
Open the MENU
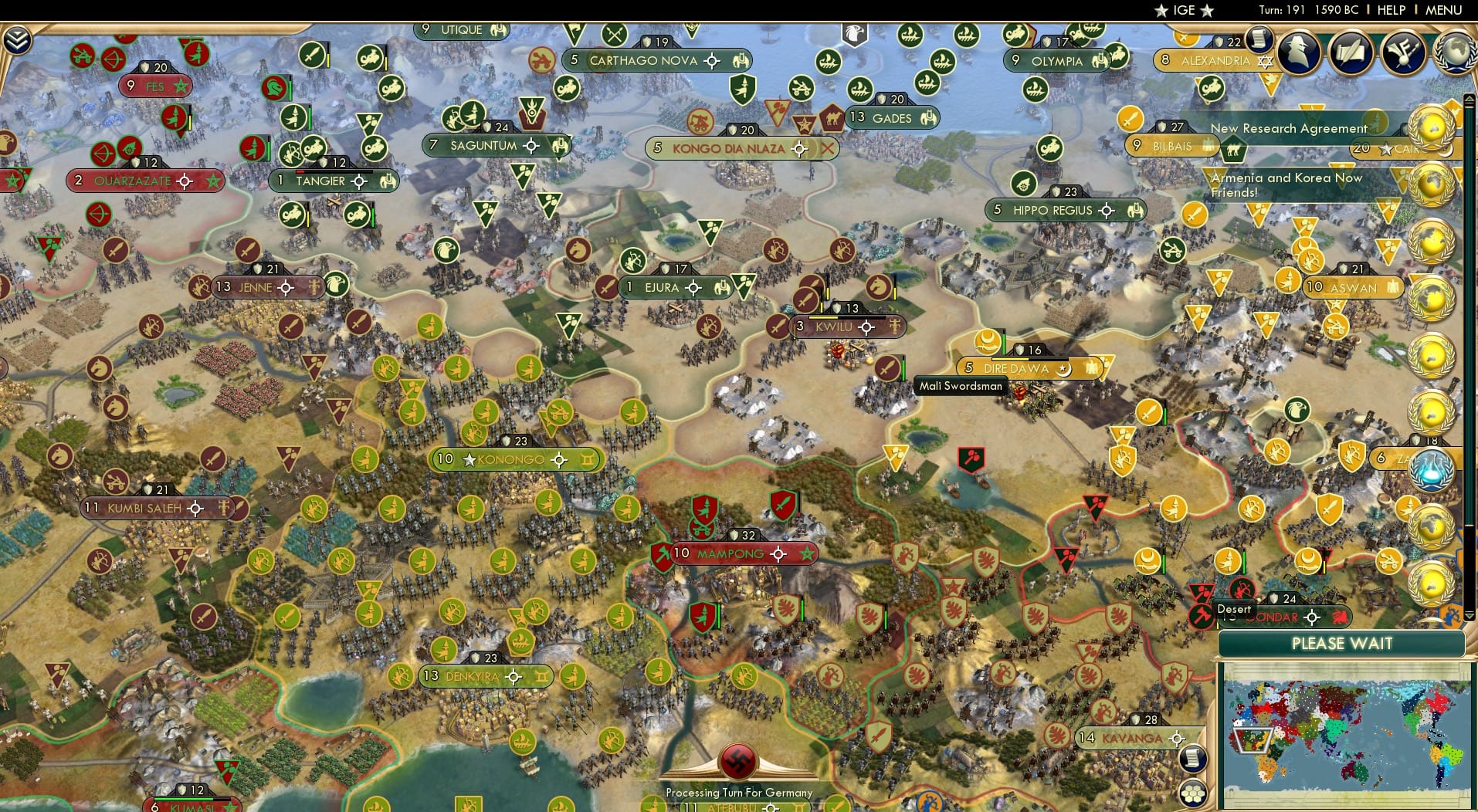[1443, 10]
